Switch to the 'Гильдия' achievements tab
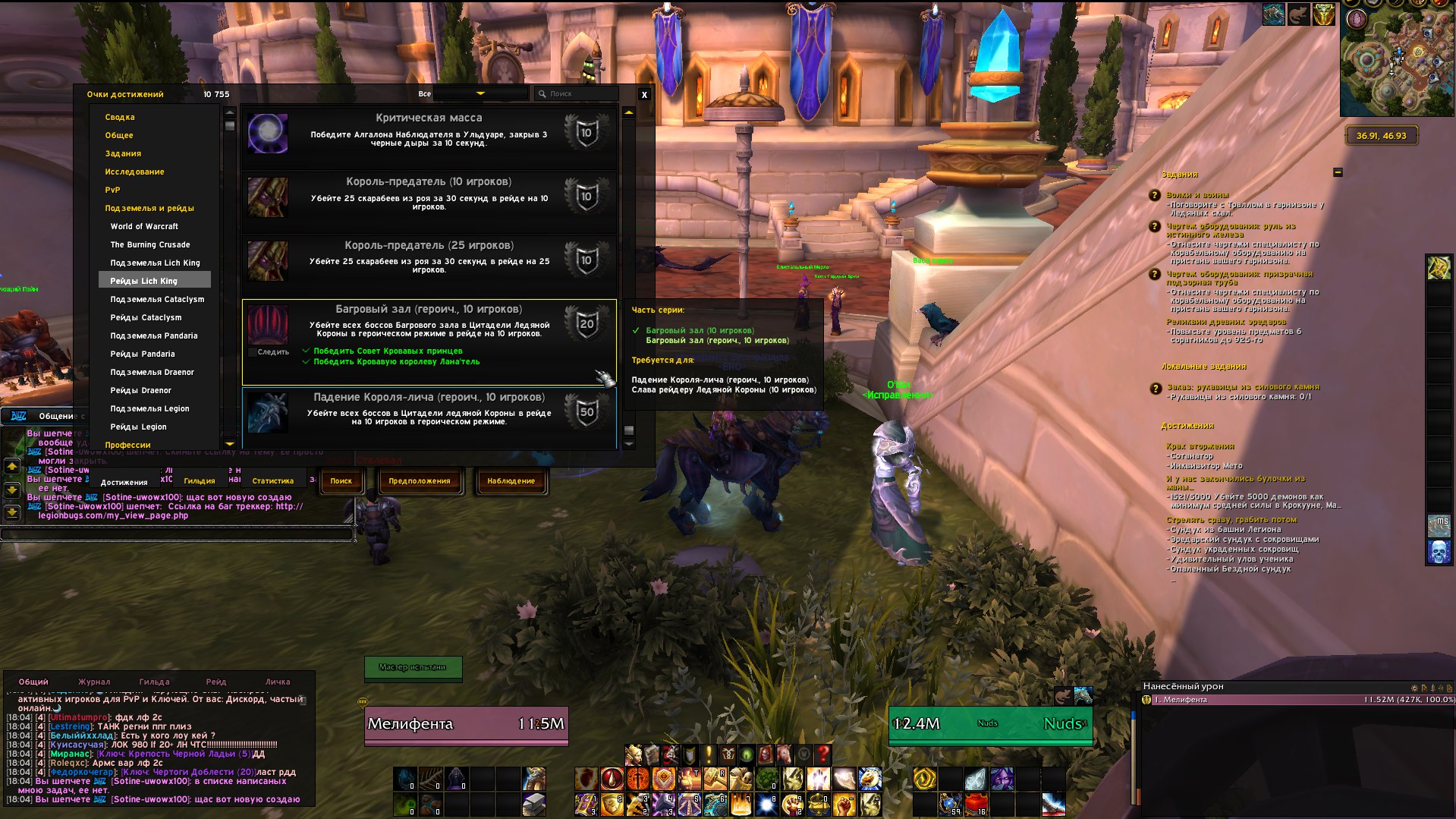The image size is (1456, 819). point(199,481)
